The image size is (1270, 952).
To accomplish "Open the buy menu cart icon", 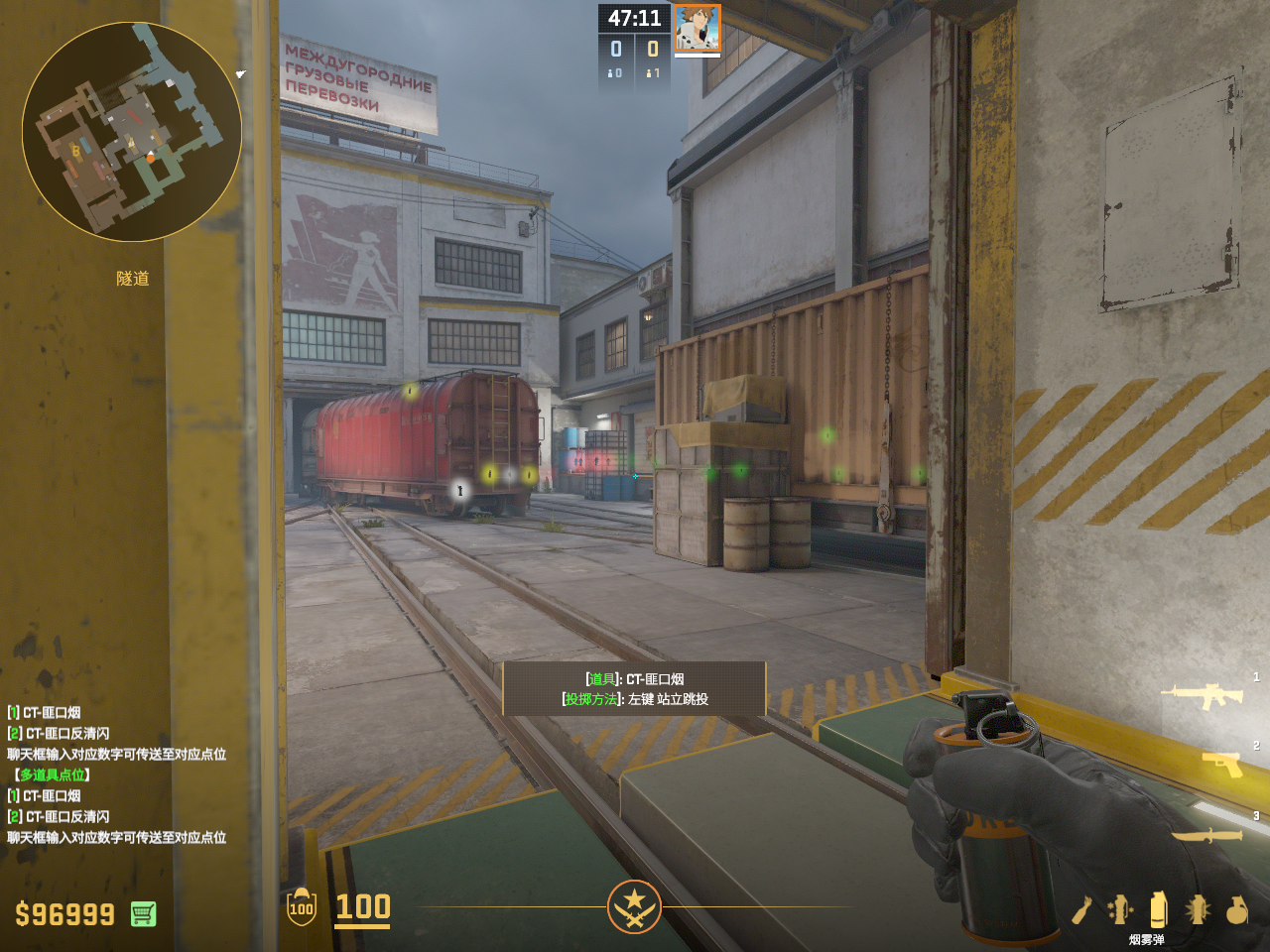I will [x=144, y=913].
